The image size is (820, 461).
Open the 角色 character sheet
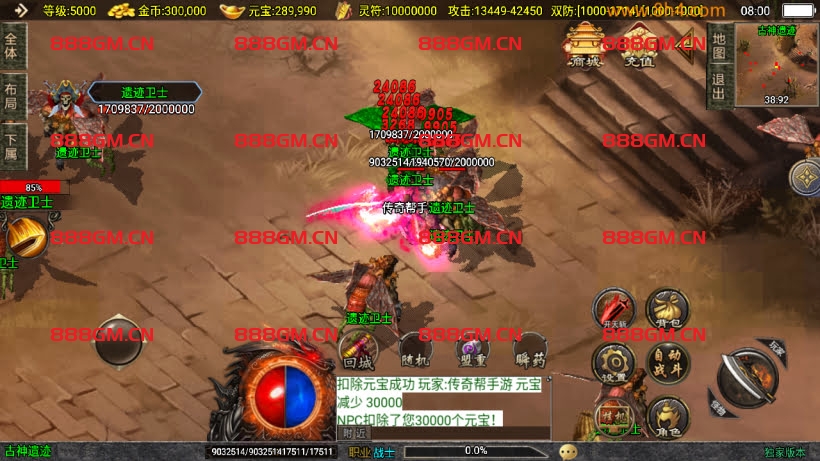pos(667,416)
